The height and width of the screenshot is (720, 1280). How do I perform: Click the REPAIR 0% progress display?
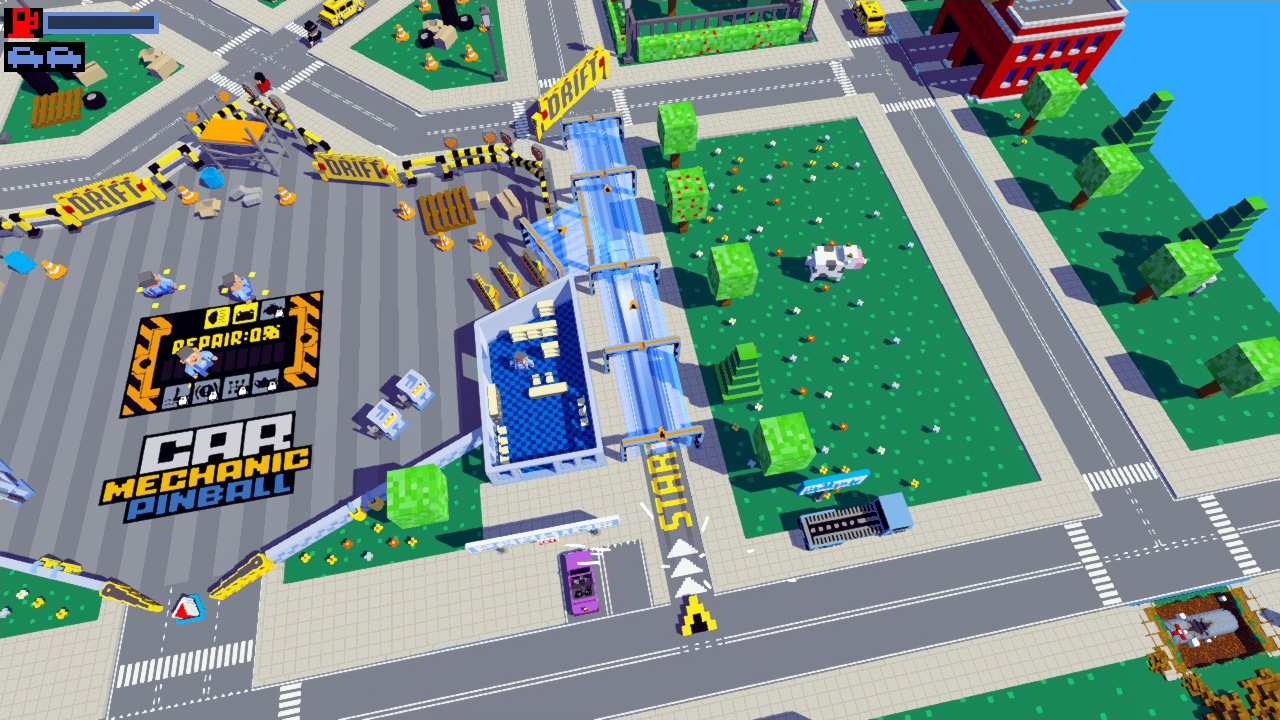pyautogui.click(x=226, y=336)
